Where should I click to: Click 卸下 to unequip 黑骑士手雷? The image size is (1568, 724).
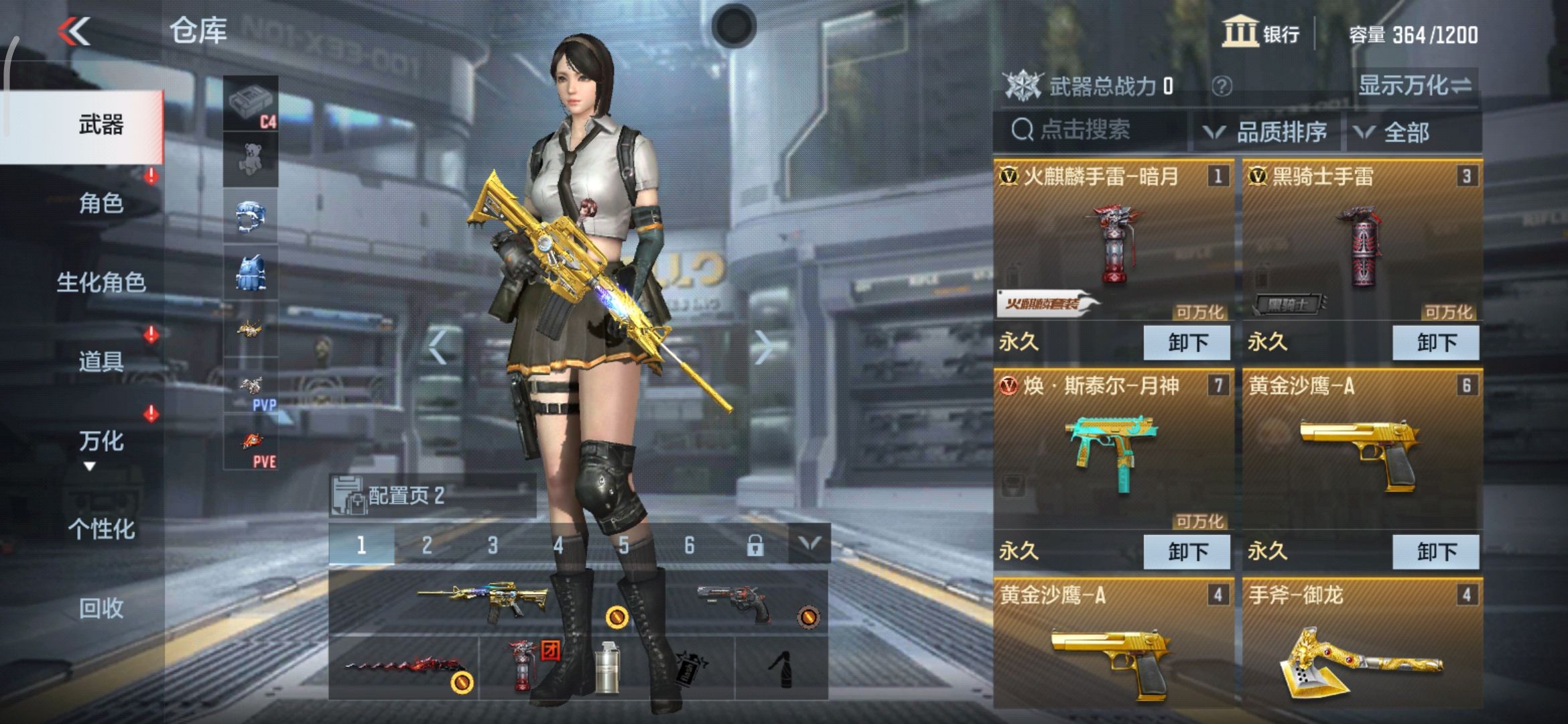(1436, 342)
